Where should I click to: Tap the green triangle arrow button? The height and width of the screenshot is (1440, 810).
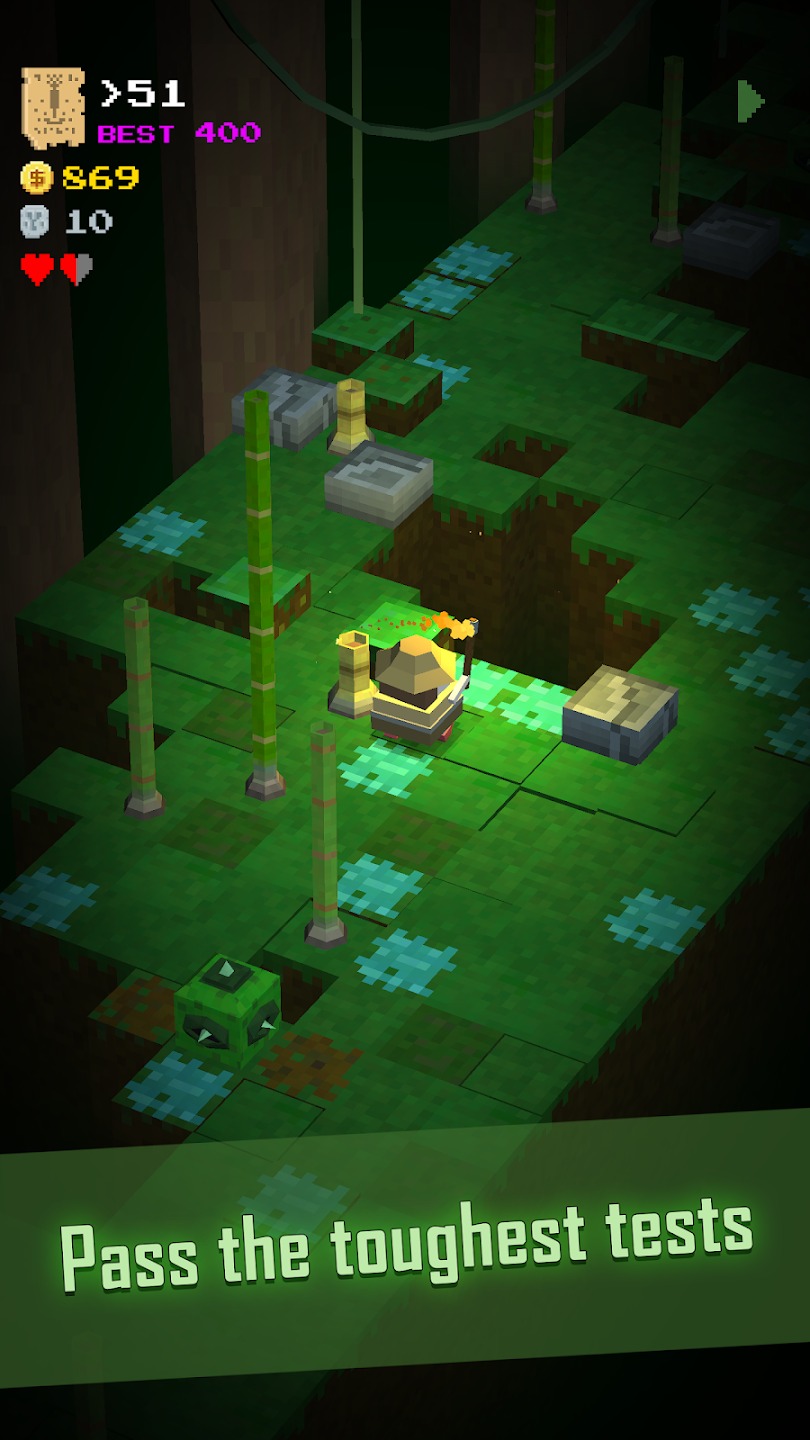point(750,101)
